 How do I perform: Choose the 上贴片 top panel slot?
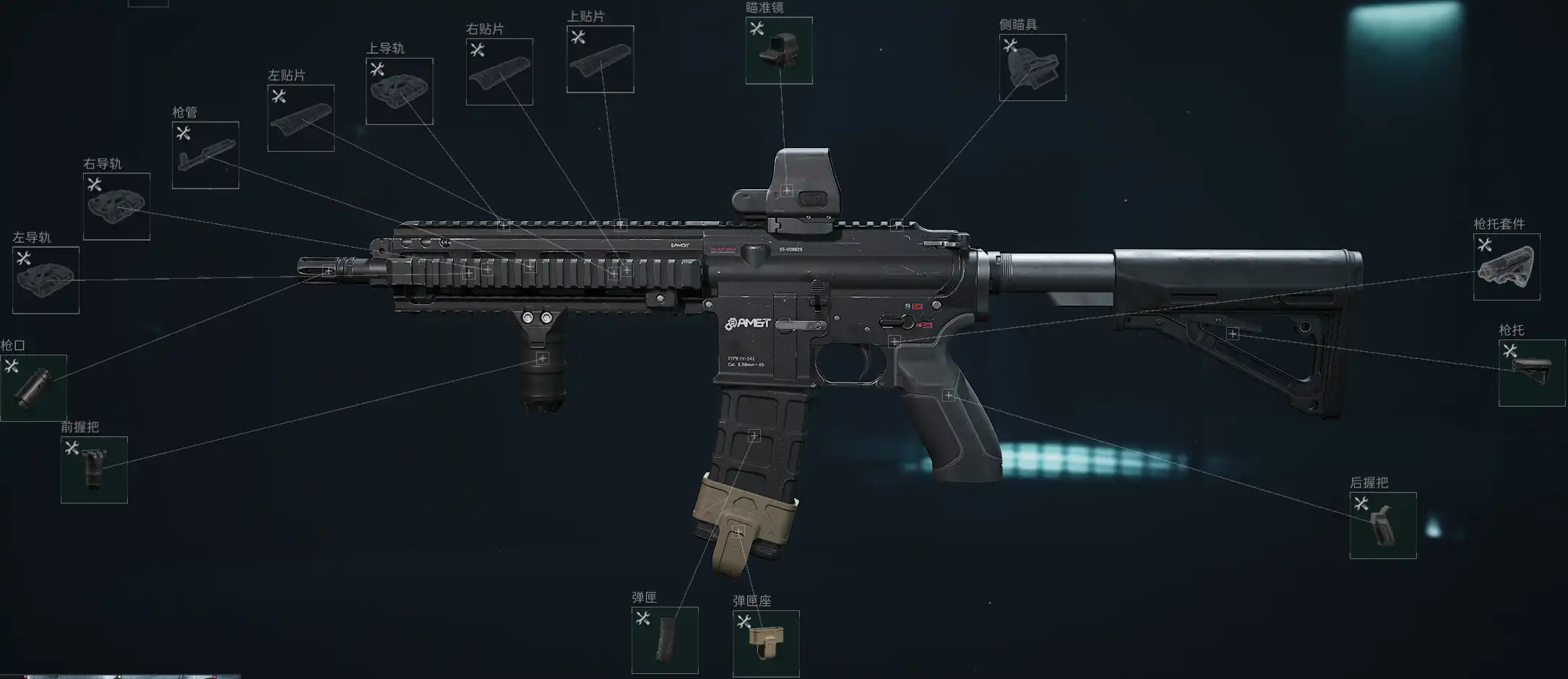[x=600, y=59]
